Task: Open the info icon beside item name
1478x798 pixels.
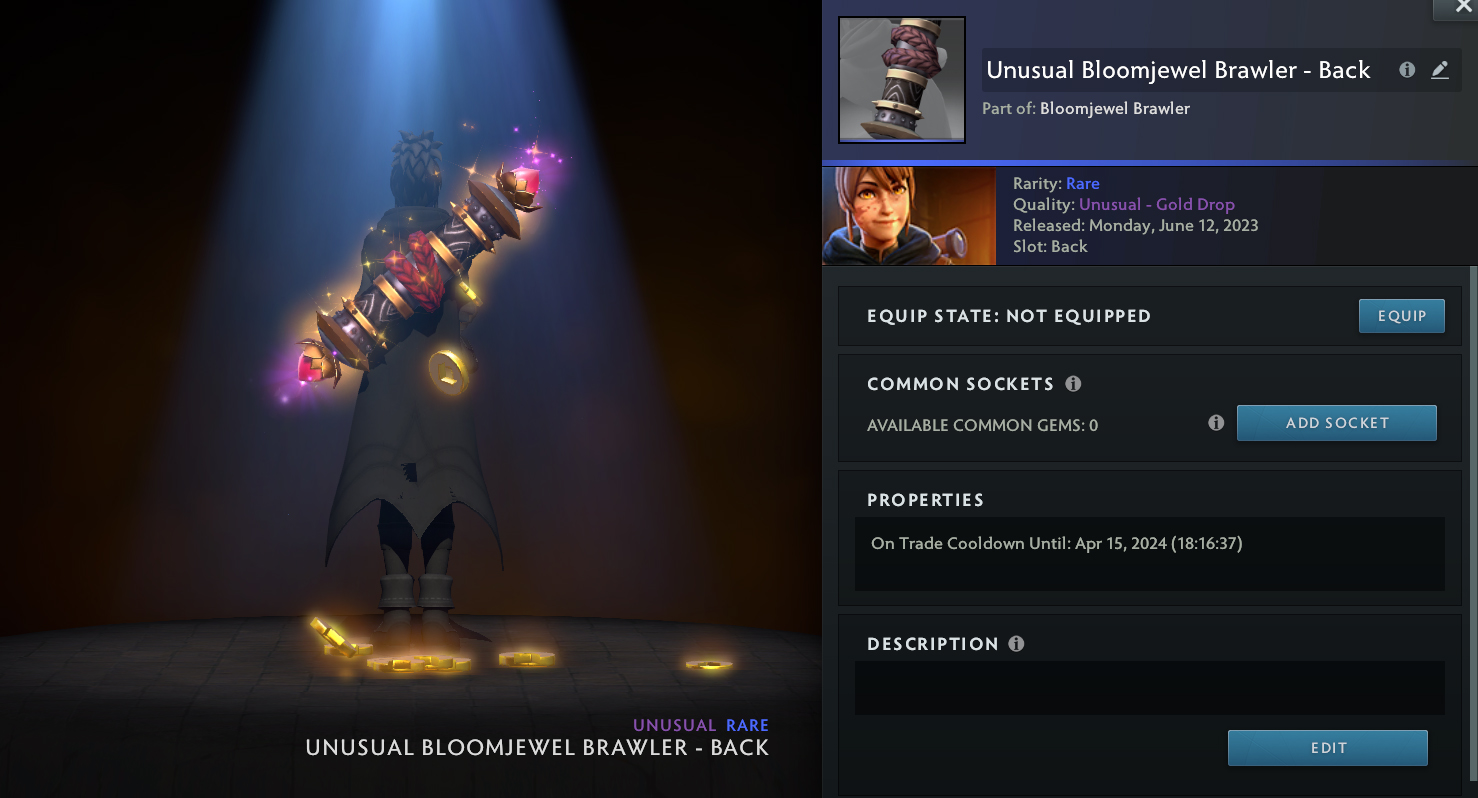Action: click(x=1407, y=70)
